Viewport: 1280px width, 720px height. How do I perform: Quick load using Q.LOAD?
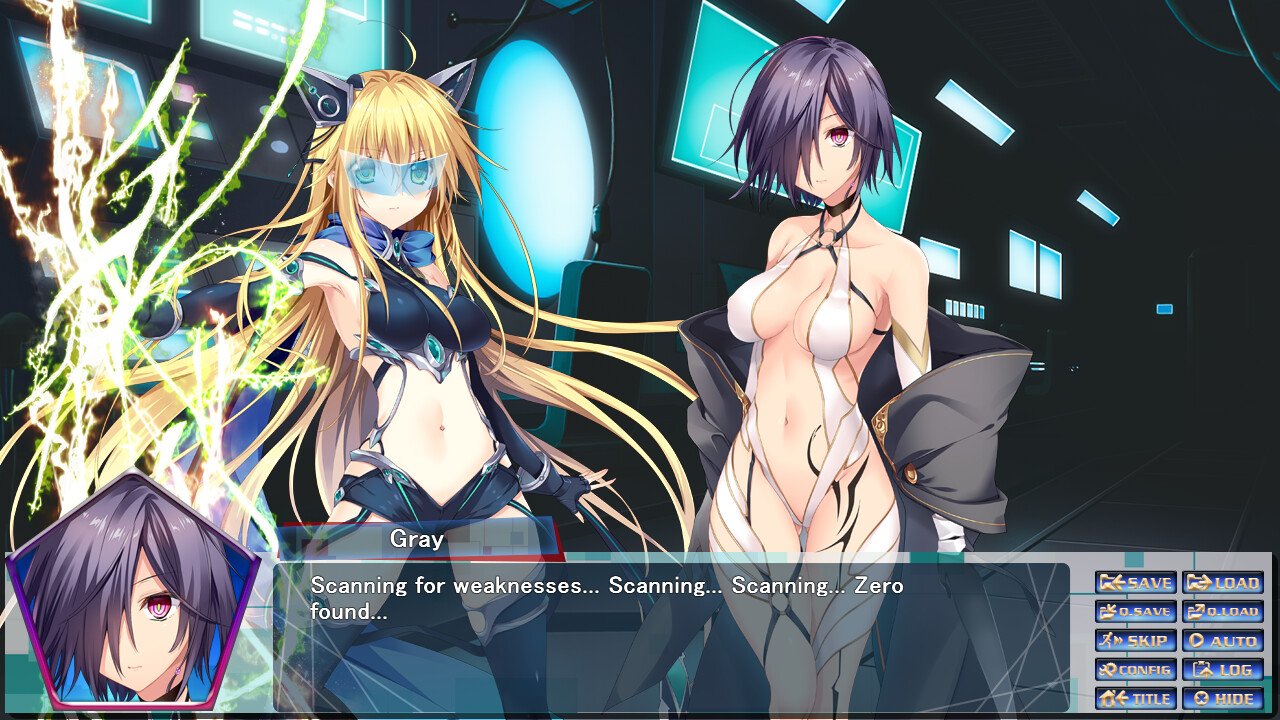point(1222,612)
